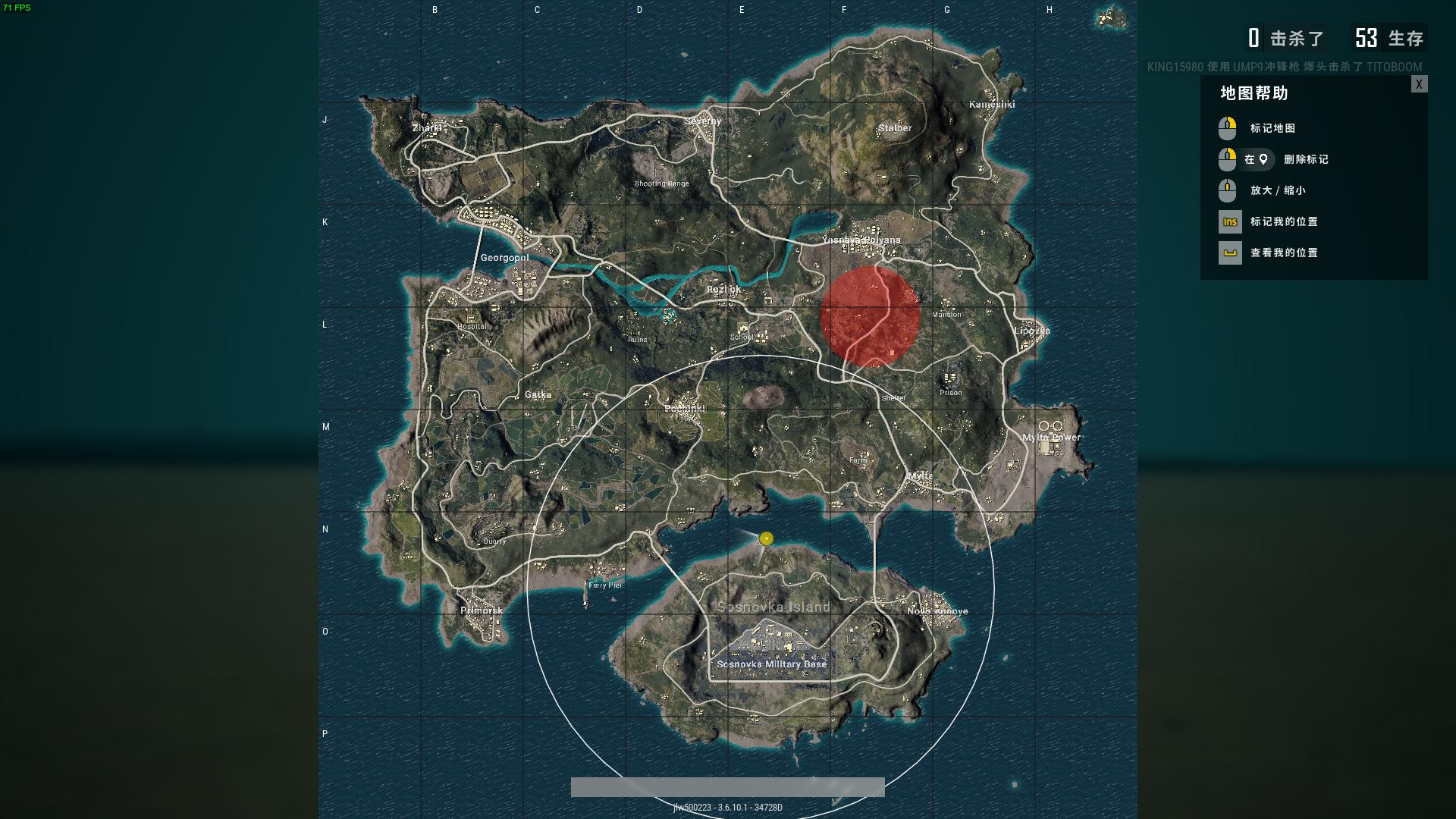Pick the Primorsk town label
1456x819 pixels.
click(x=482, y=610)
